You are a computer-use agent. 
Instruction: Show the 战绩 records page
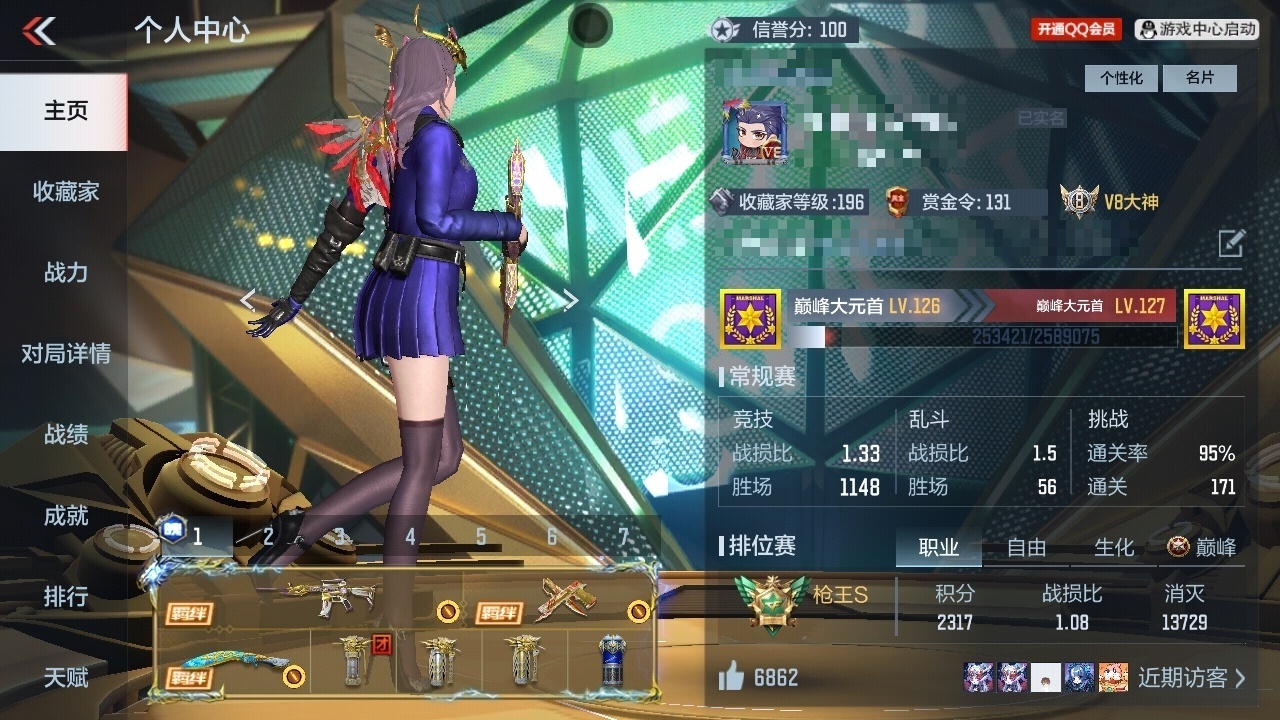65,434
